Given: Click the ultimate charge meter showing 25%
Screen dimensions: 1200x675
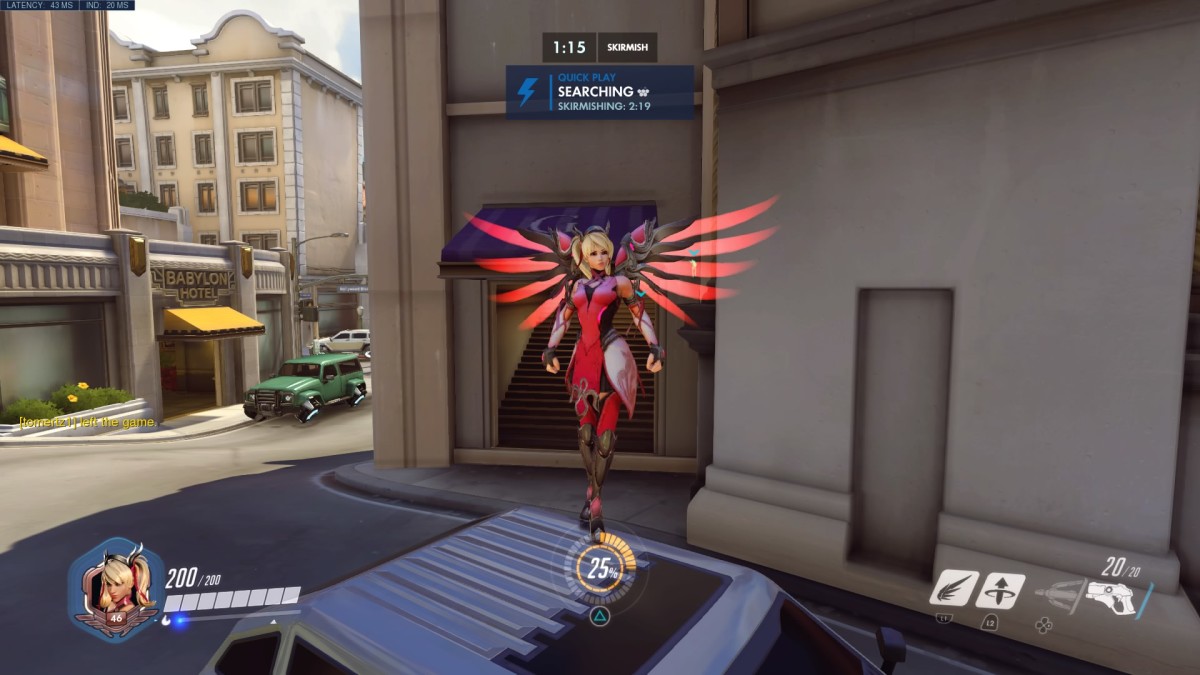Looking at the screenshot, I should 603,570.
